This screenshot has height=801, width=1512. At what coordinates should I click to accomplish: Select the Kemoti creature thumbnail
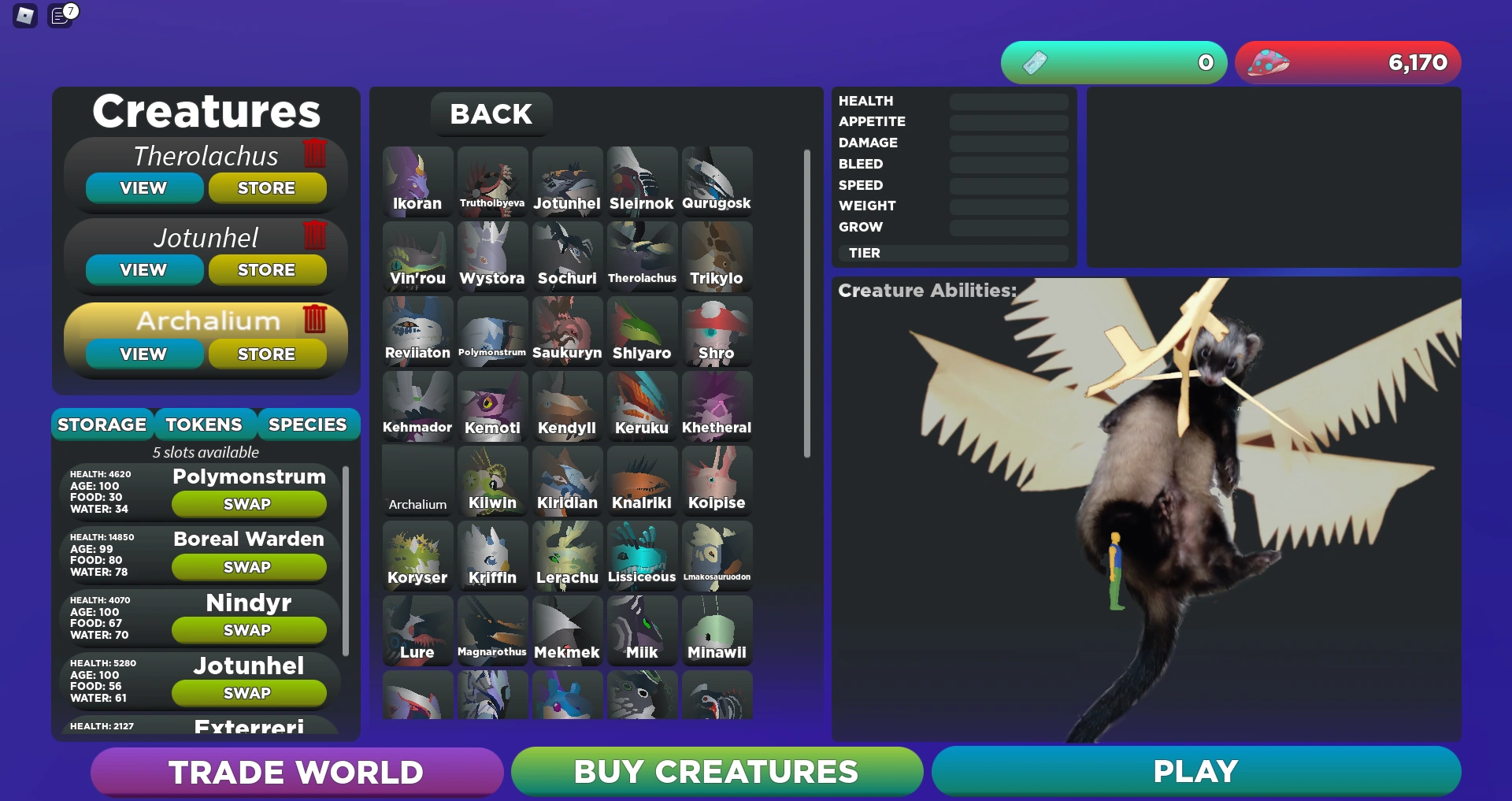(492, 405)
